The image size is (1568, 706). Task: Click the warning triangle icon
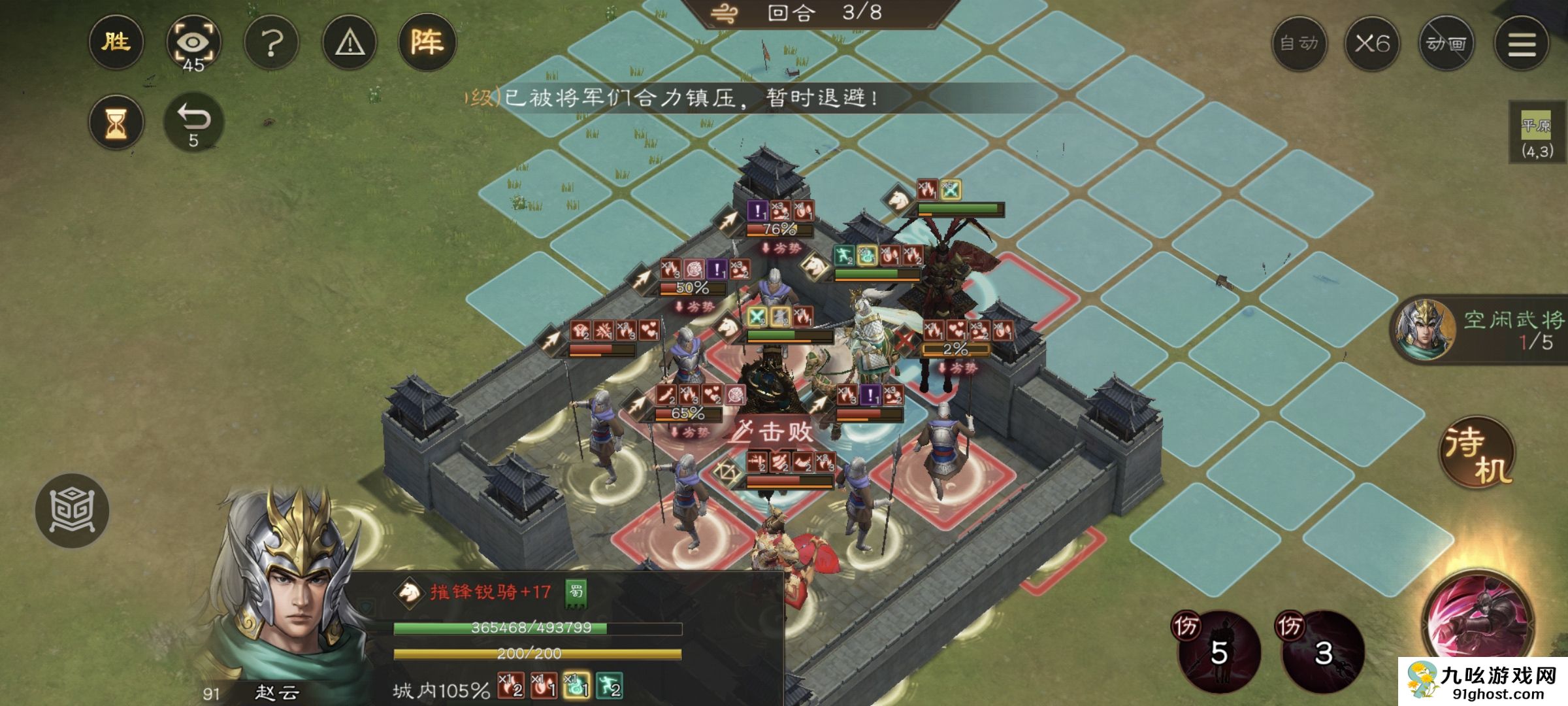pyautogui.click(x=350, y=42)
